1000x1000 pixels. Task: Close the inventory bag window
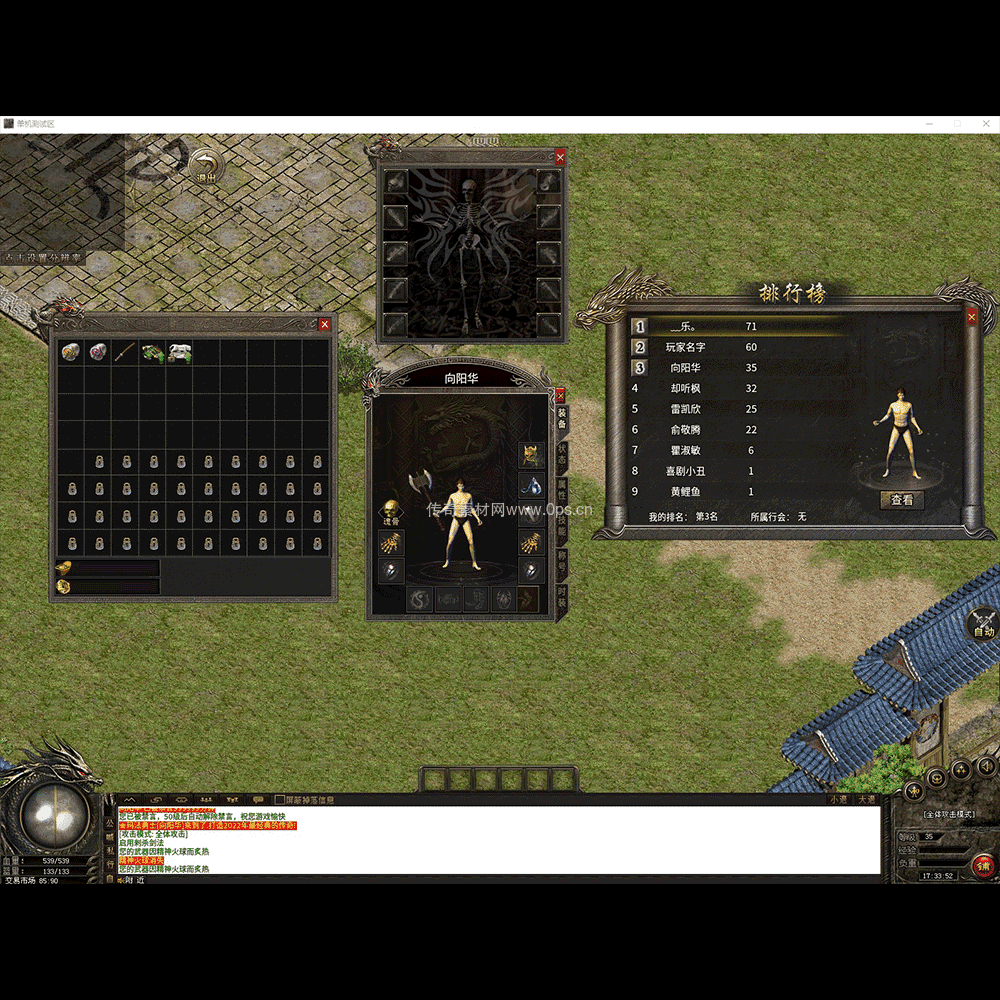tap(324, 324)
